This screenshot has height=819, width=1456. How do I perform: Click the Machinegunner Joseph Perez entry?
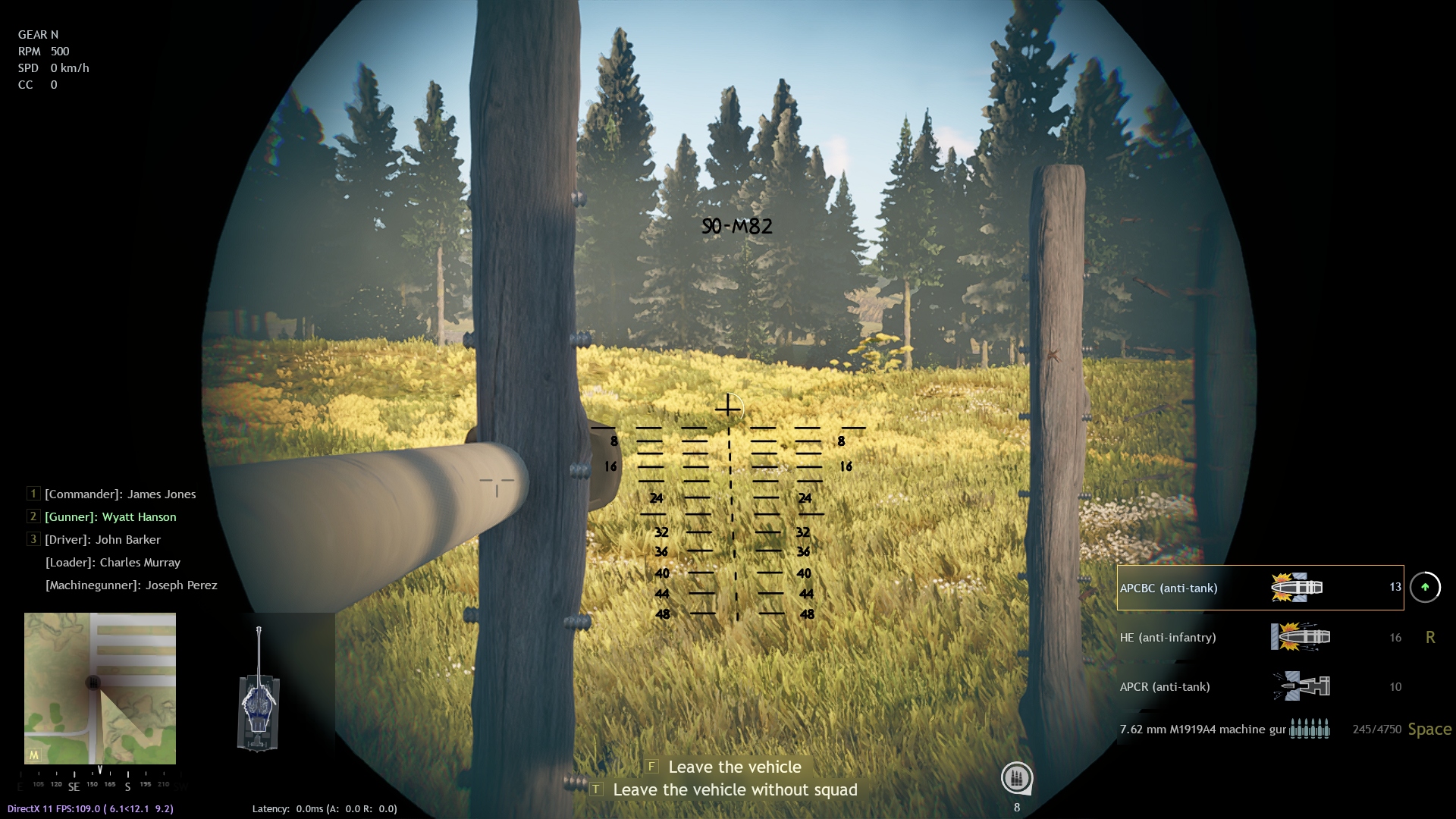coord(130,585)
